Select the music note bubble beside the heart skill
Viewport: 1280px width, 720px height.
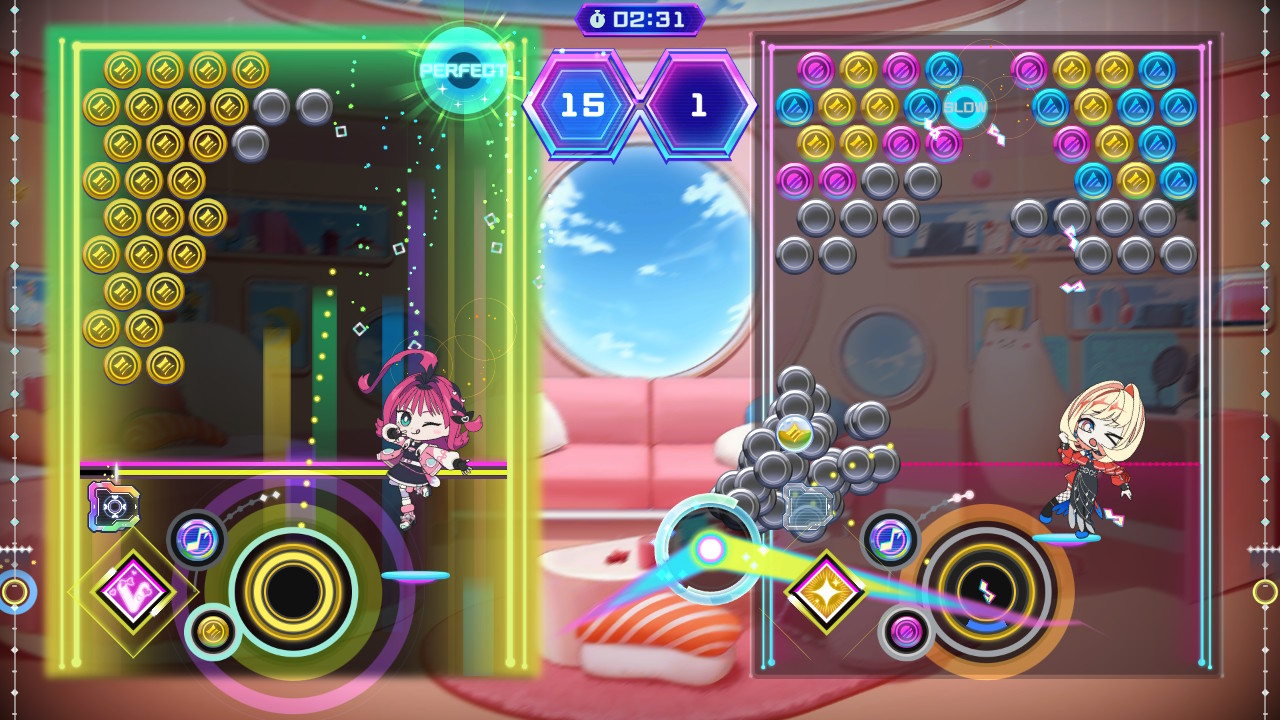tap(196, 540)
